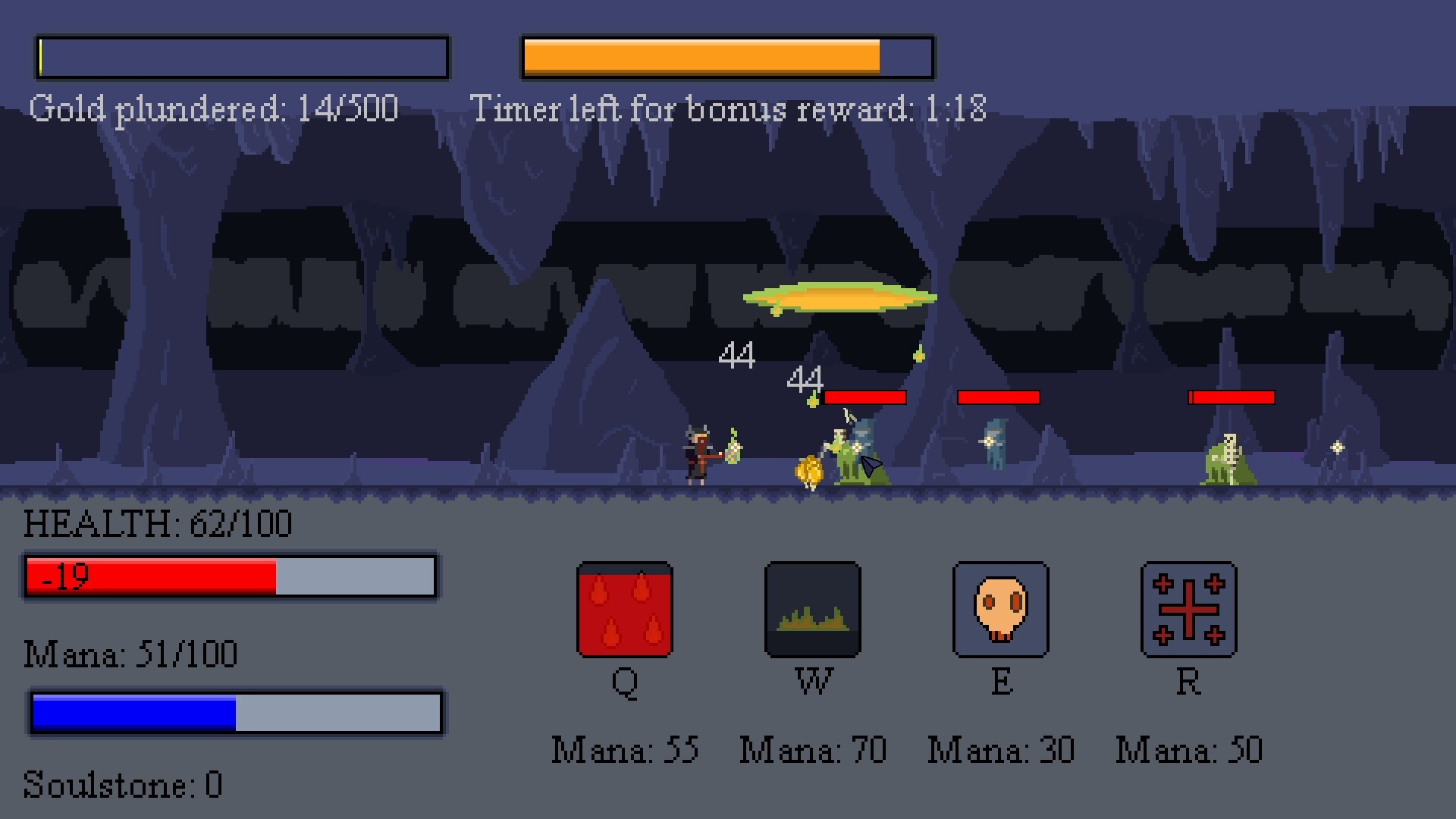Cast the W fire wall ability

pos(812,610)
